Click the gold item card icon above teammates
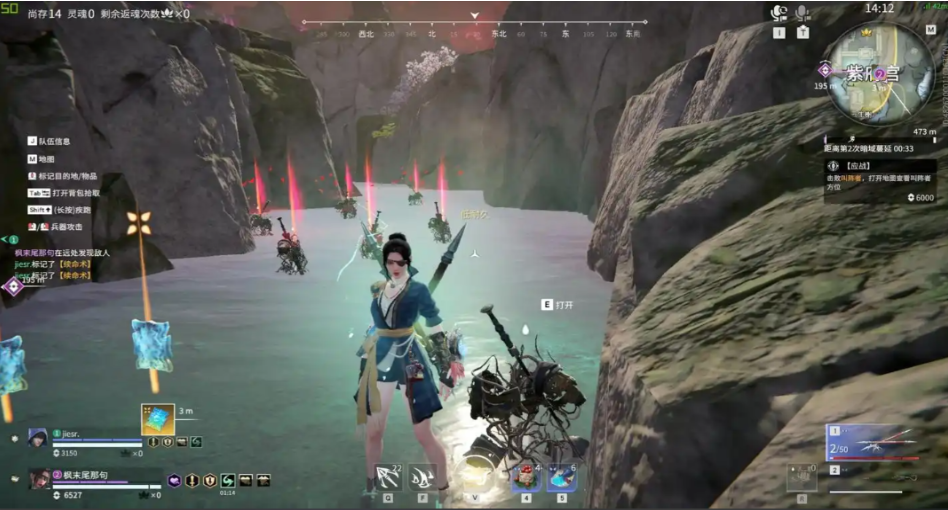This screenshot has width=948, height=510. pyautogui.click(x=157, y=419)
